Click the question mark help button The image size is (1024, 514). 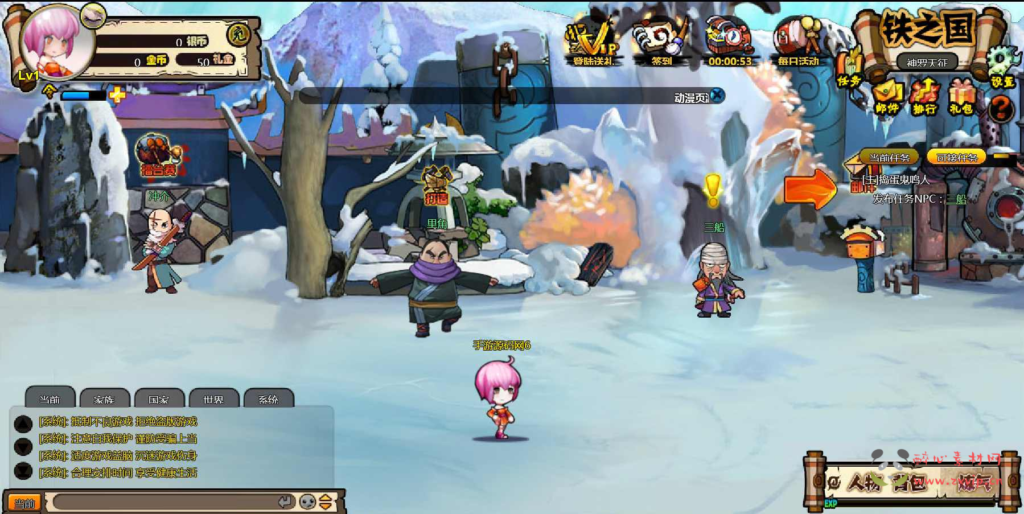pyautogui.click(x=1000, y=106)
